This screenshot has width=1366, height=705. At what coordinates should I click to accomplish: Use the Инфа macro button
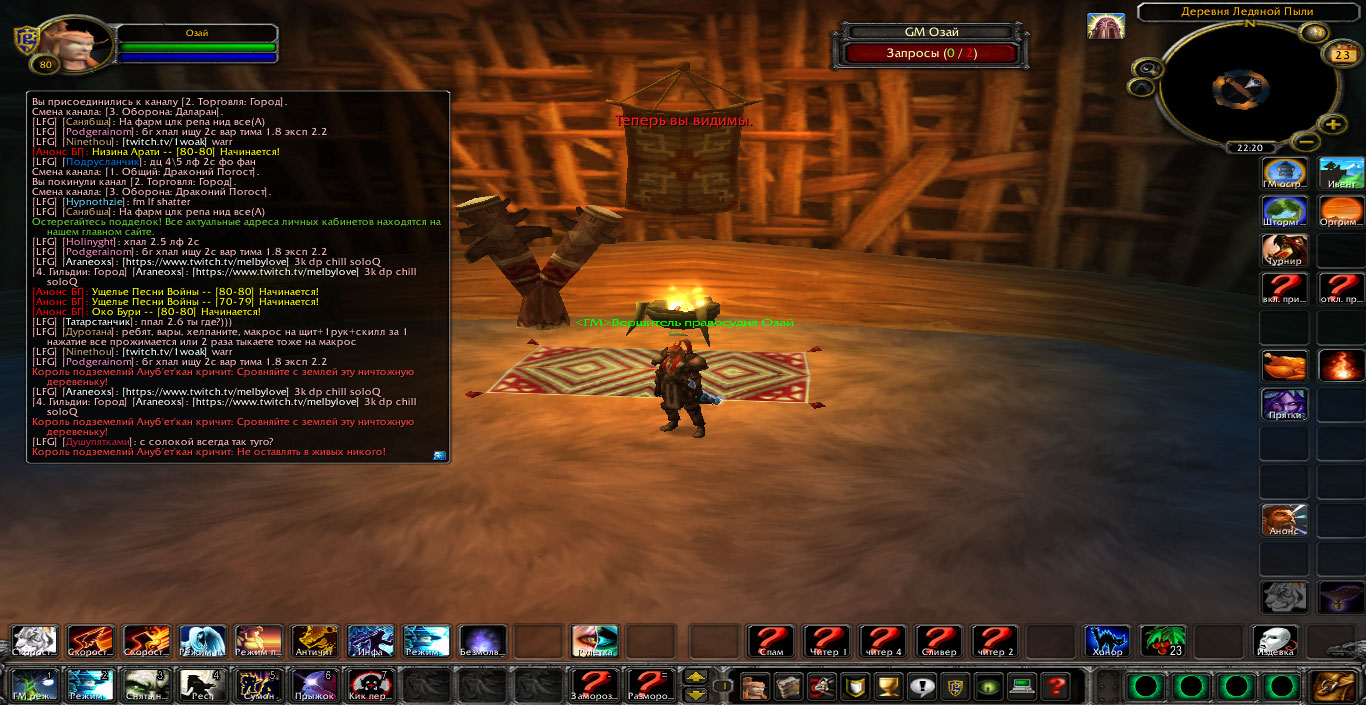coord(370,642)
